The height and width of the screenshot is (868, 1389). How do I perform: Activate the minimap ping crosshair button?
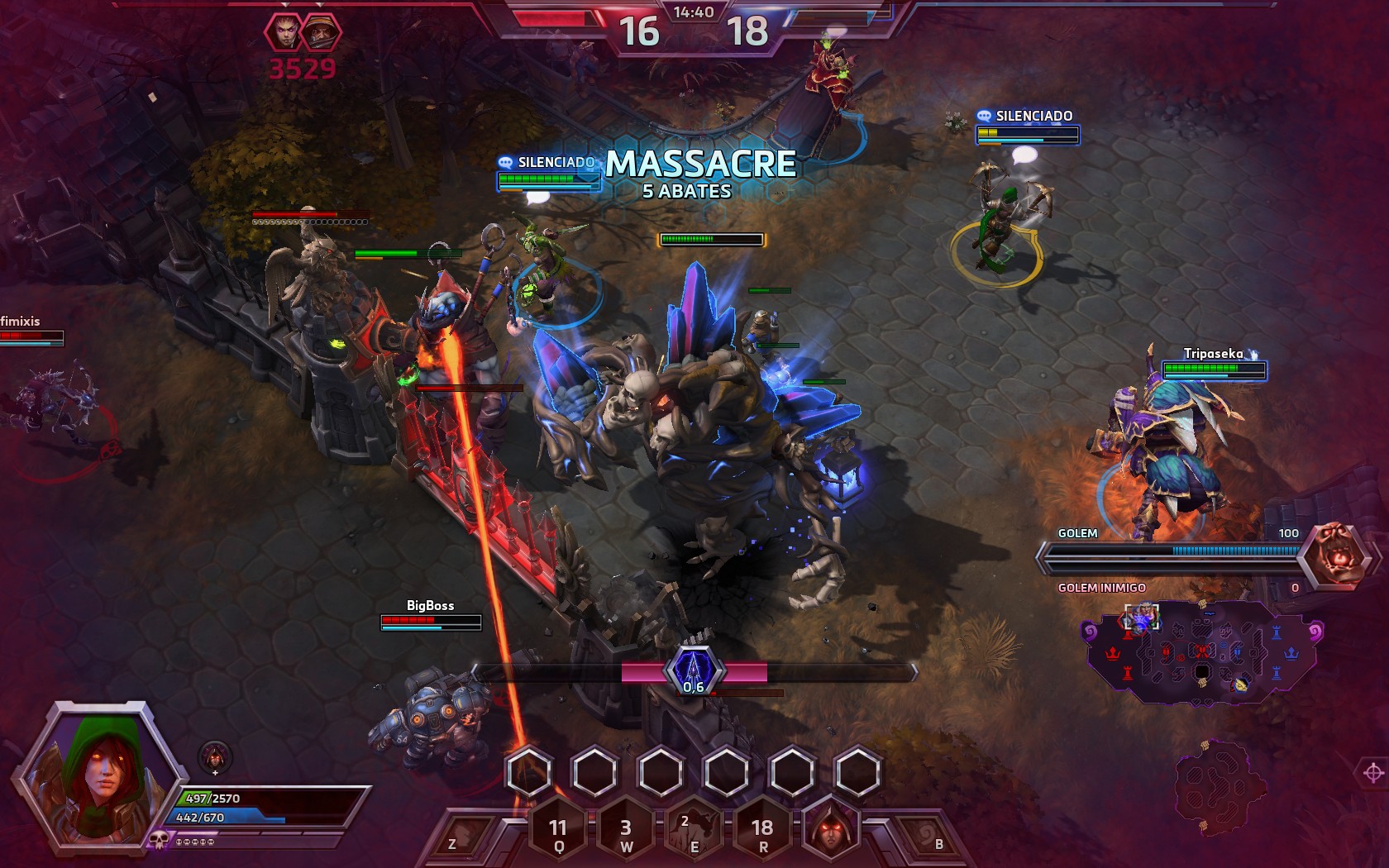coord(1373,773)
